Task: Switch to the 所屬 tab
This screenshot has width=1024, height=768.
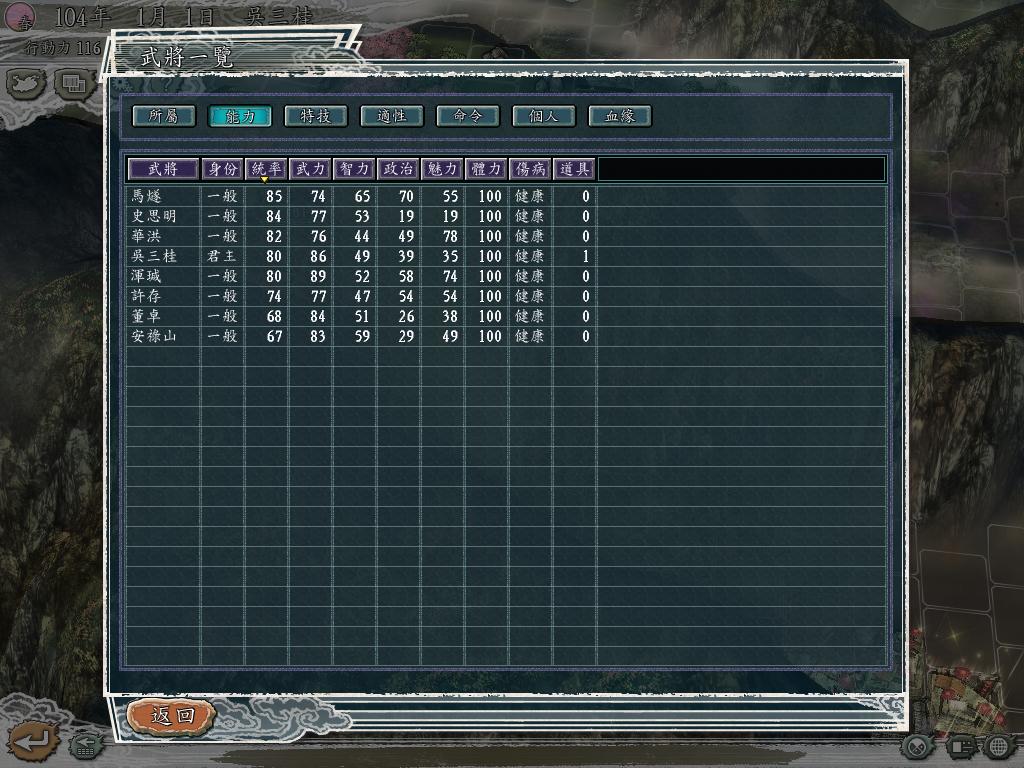Action: tap(163, 116)
